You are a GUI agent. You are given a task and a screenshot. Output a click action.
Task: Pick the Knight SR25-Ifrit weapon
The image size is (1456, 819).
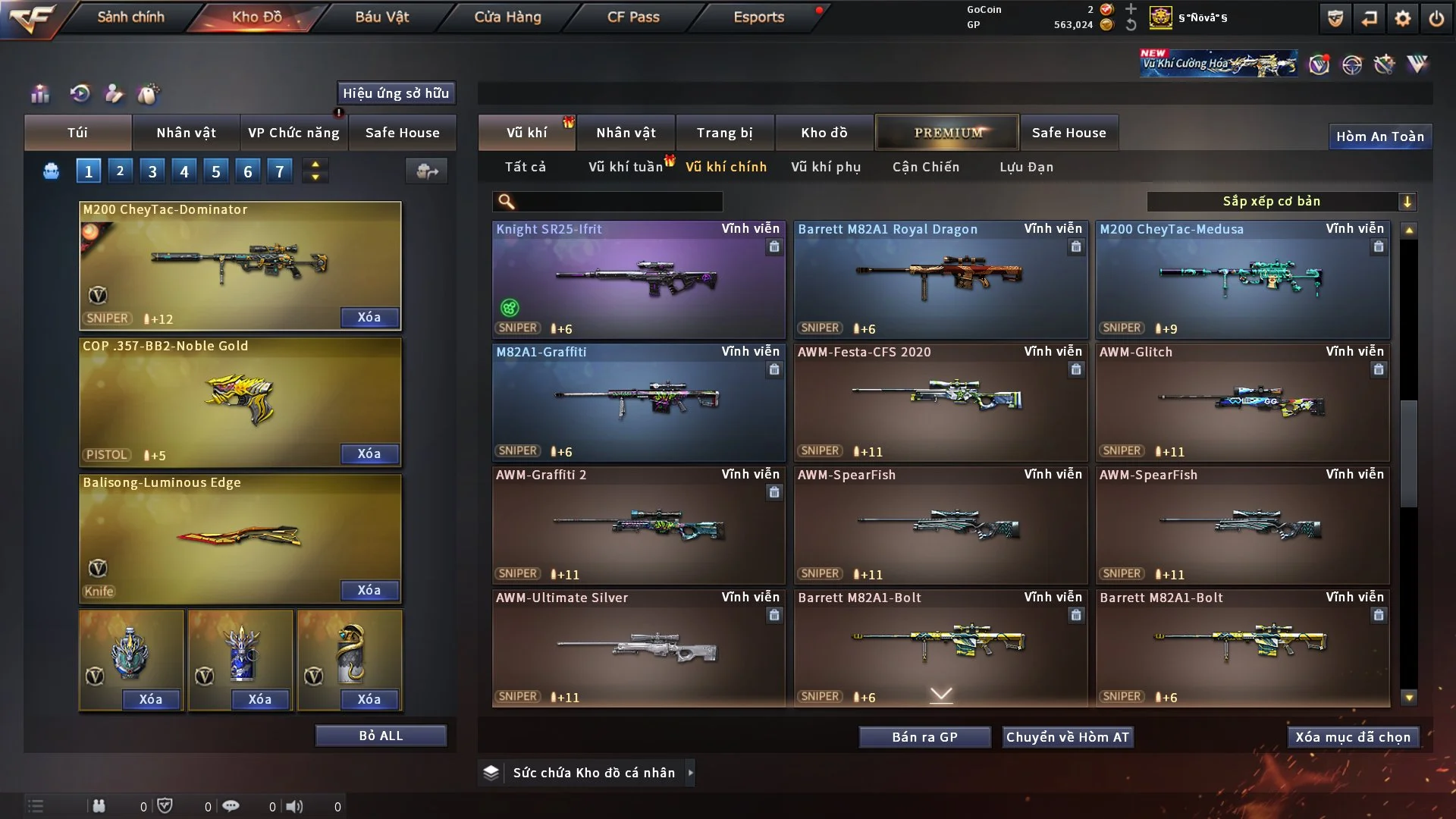[x=639, y=279]
